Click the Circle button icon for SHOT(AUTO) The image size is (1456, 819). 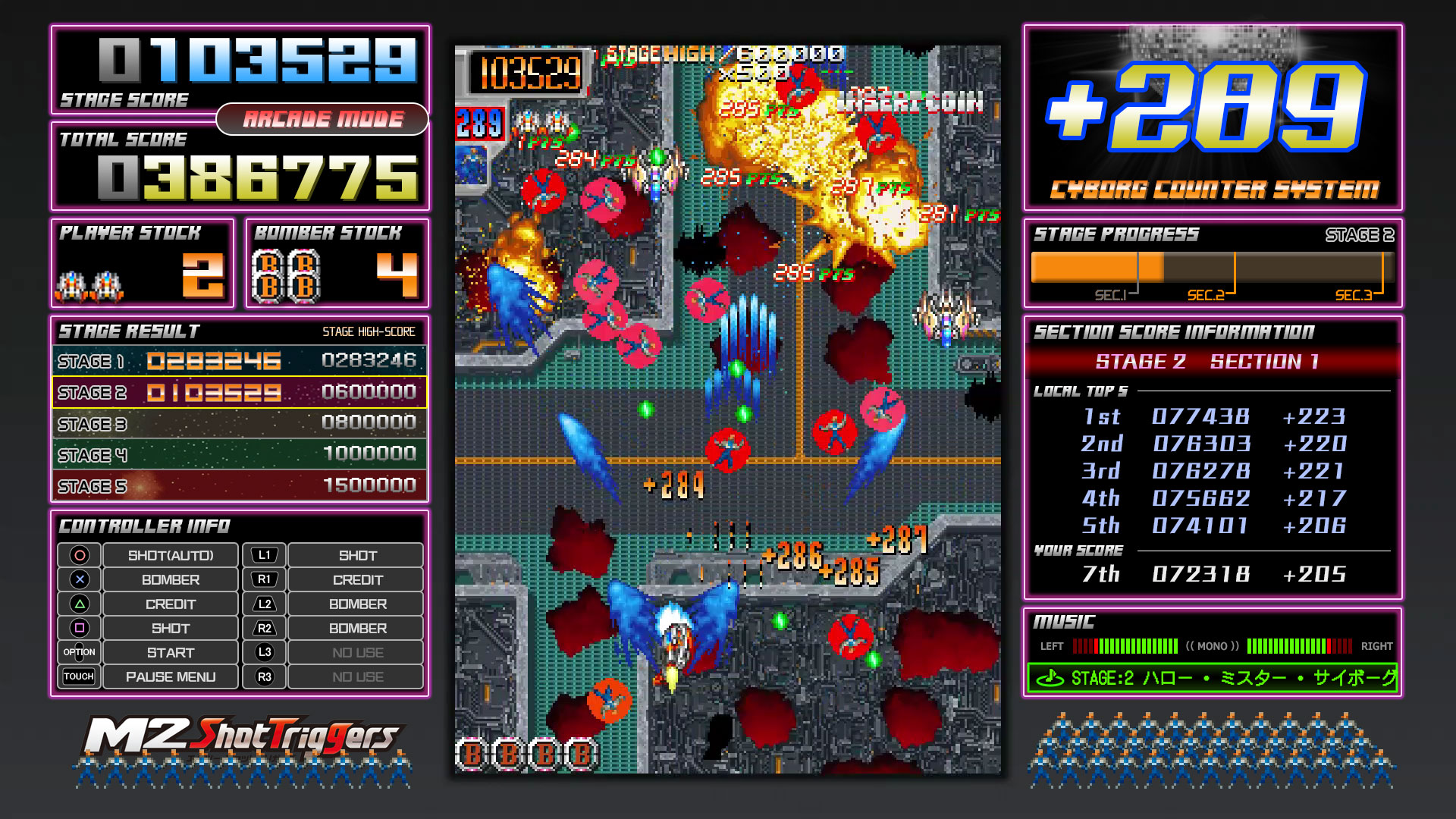click(x=80, y=555)
